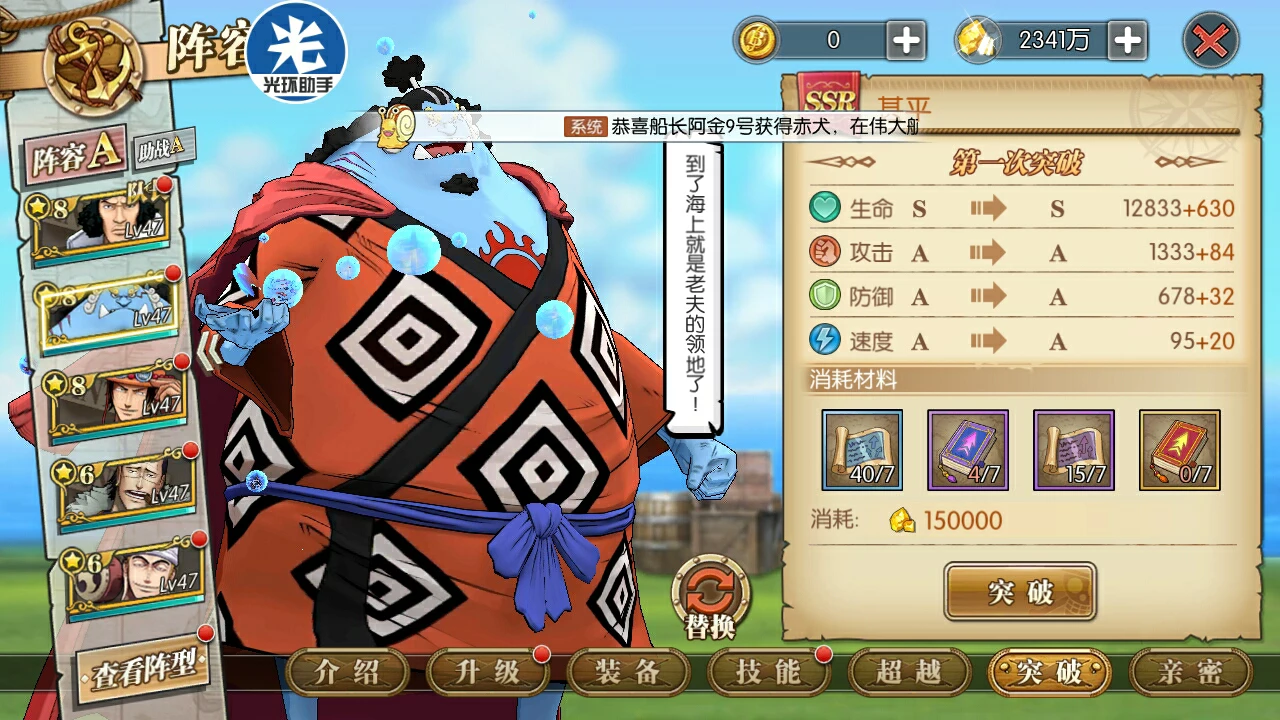Viewport: 1280px width, 720px height.
Task: Switch to the 亲密 intimacy tab
Action: click(x=1190, y=672)
